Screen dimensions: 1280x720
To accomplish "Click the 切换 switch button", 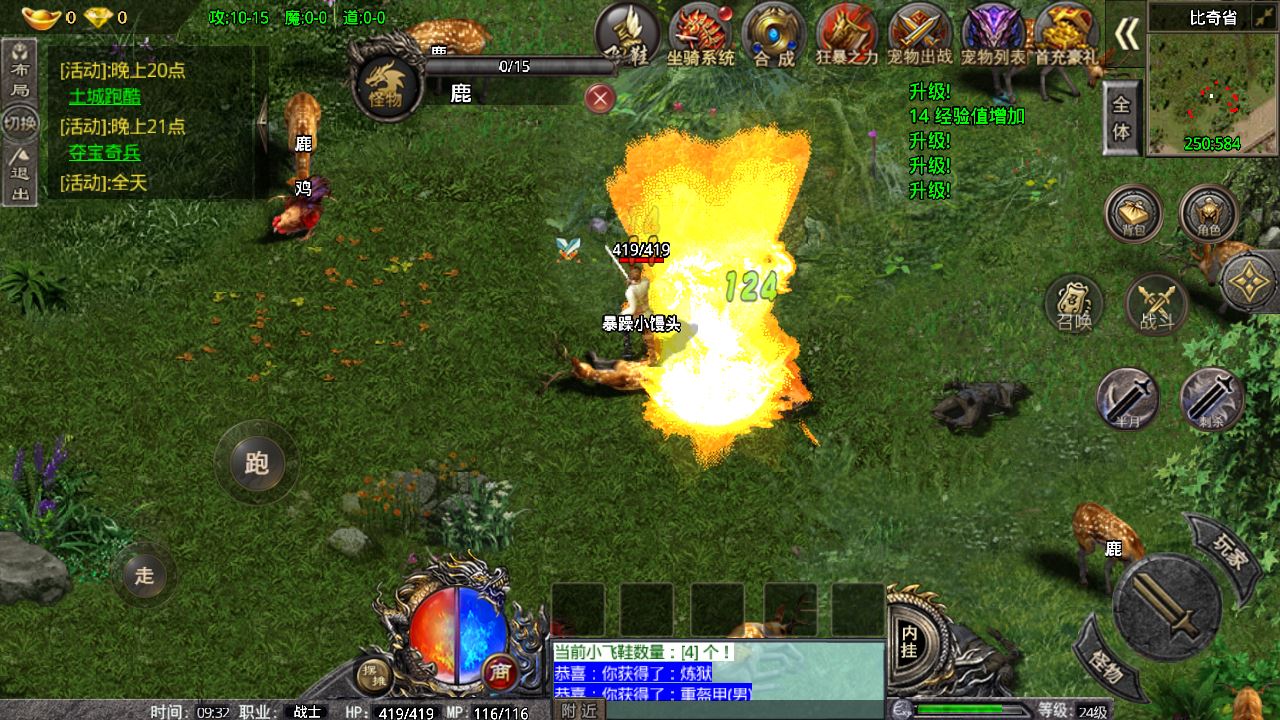I will click(x=20, y=124).
